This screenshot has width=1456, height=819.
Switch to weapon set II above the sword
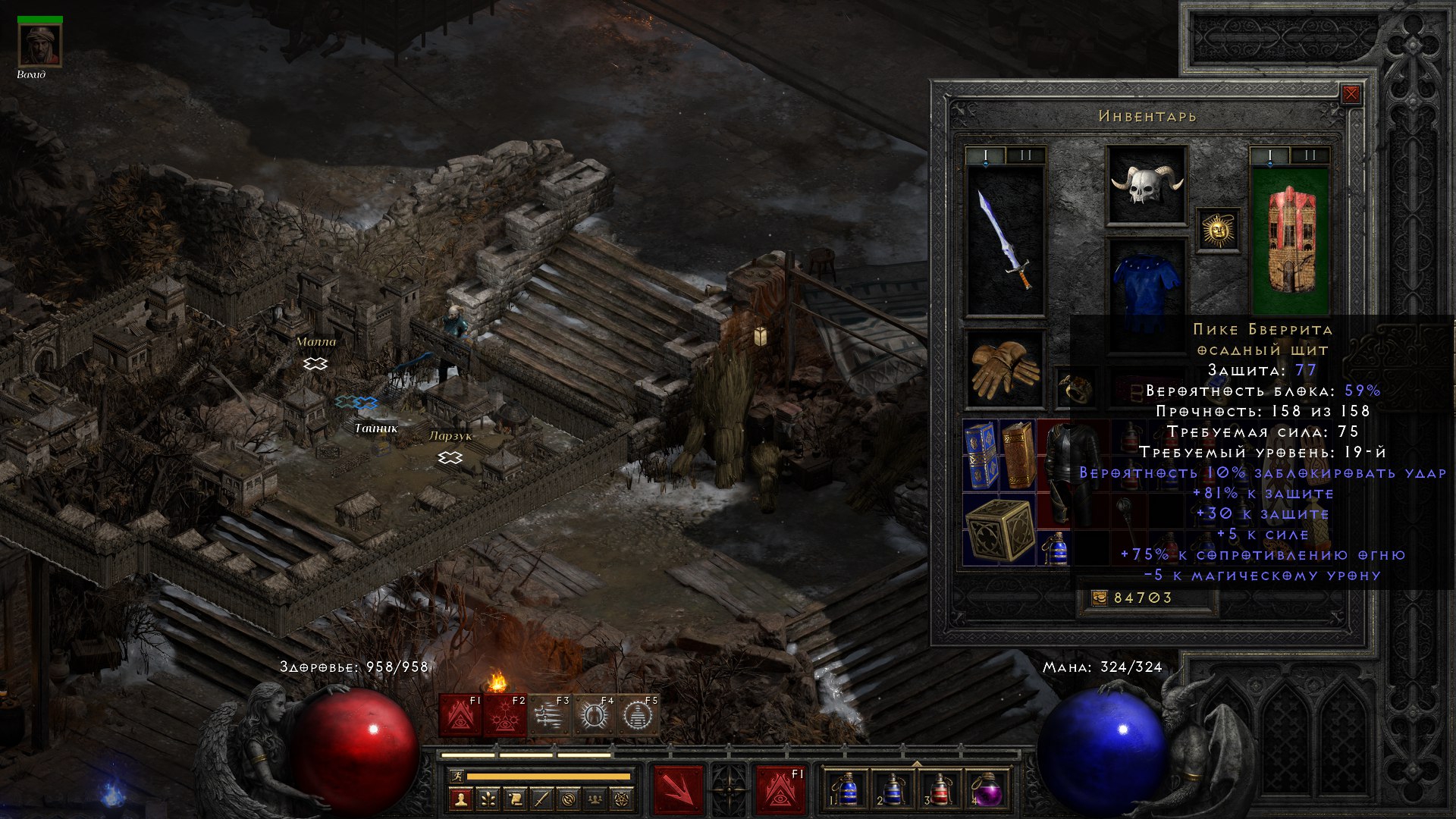coord(1025,155)
